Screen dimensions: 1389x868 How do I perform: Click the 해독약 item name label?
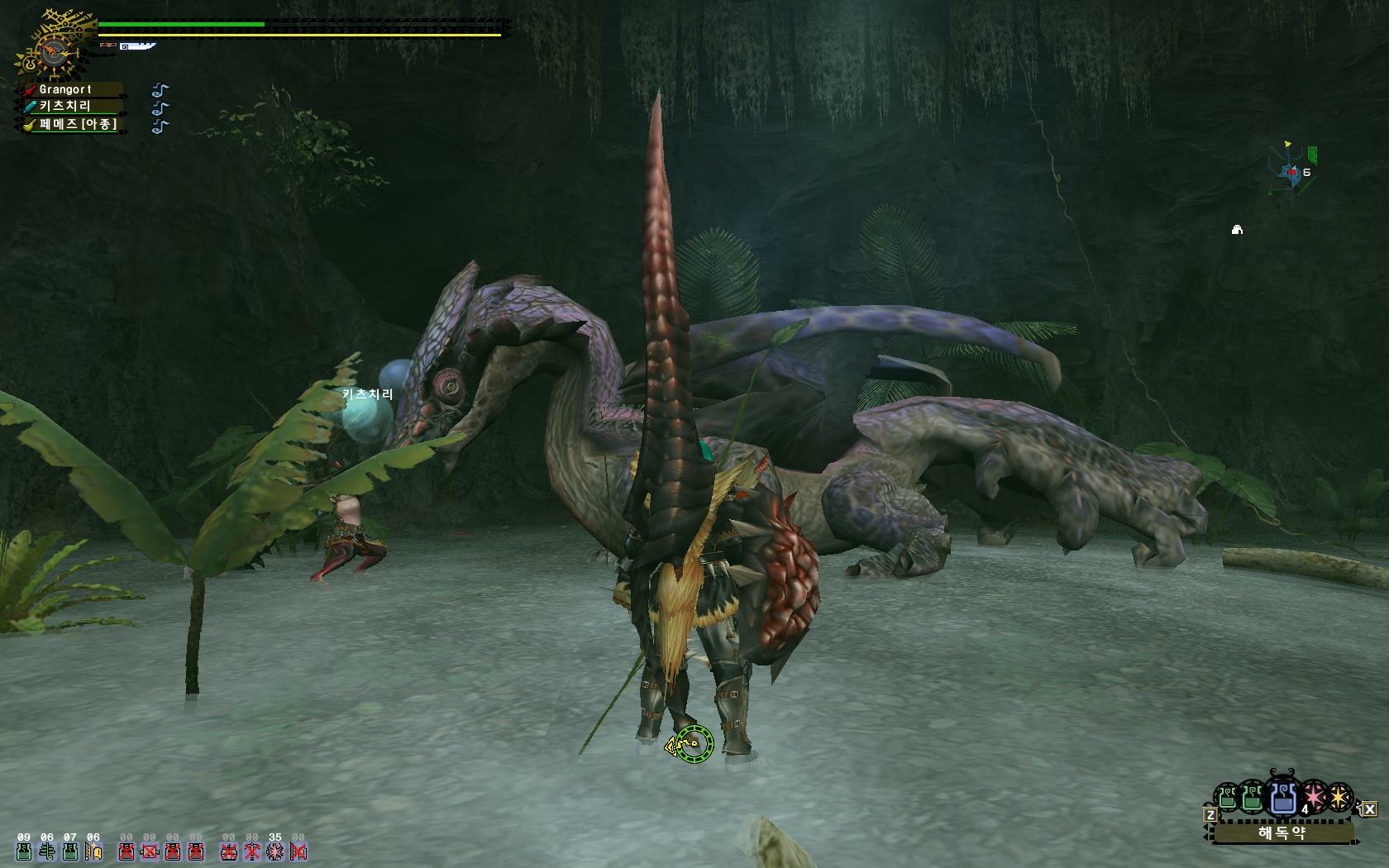(x=1282, y=832)
